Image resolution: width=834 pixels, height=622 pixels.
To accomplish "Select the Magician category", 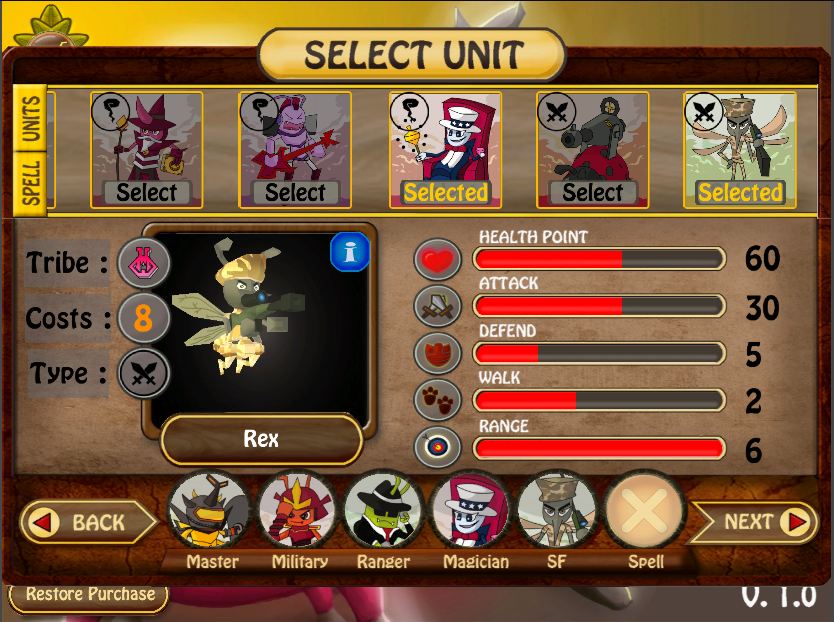I will click(x=470, y=512).
